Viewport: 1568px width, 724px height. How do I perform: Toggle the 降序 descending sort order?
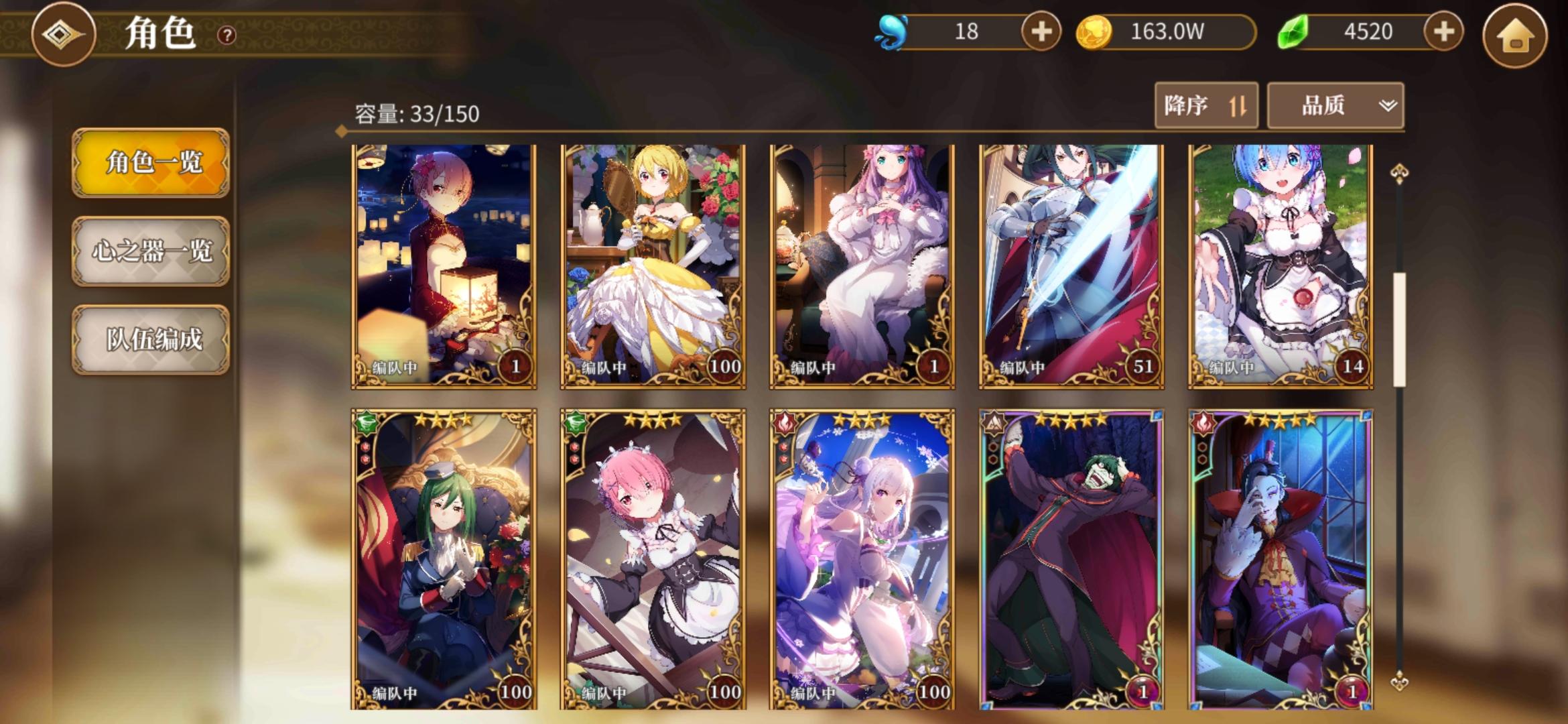(x=1205, y=105)
